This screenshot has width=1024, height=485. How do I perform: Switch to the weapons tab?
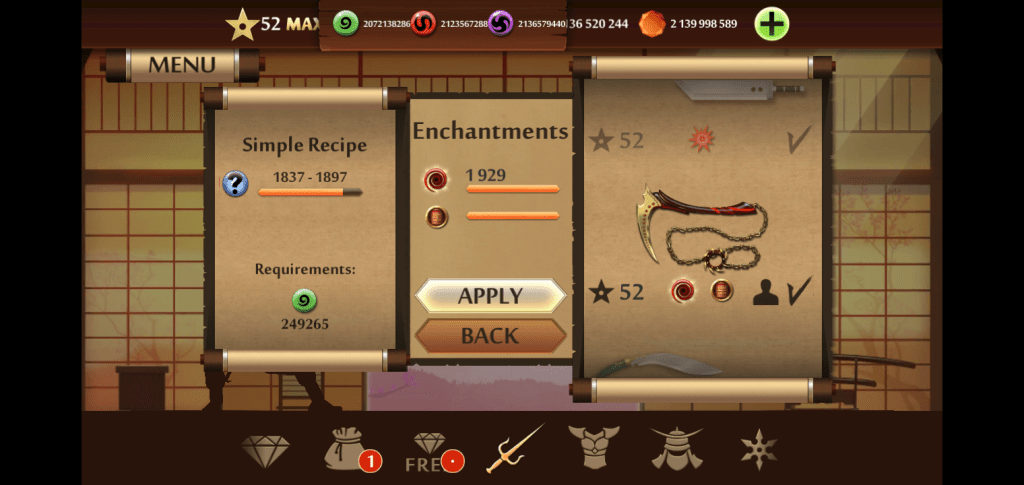514,449
